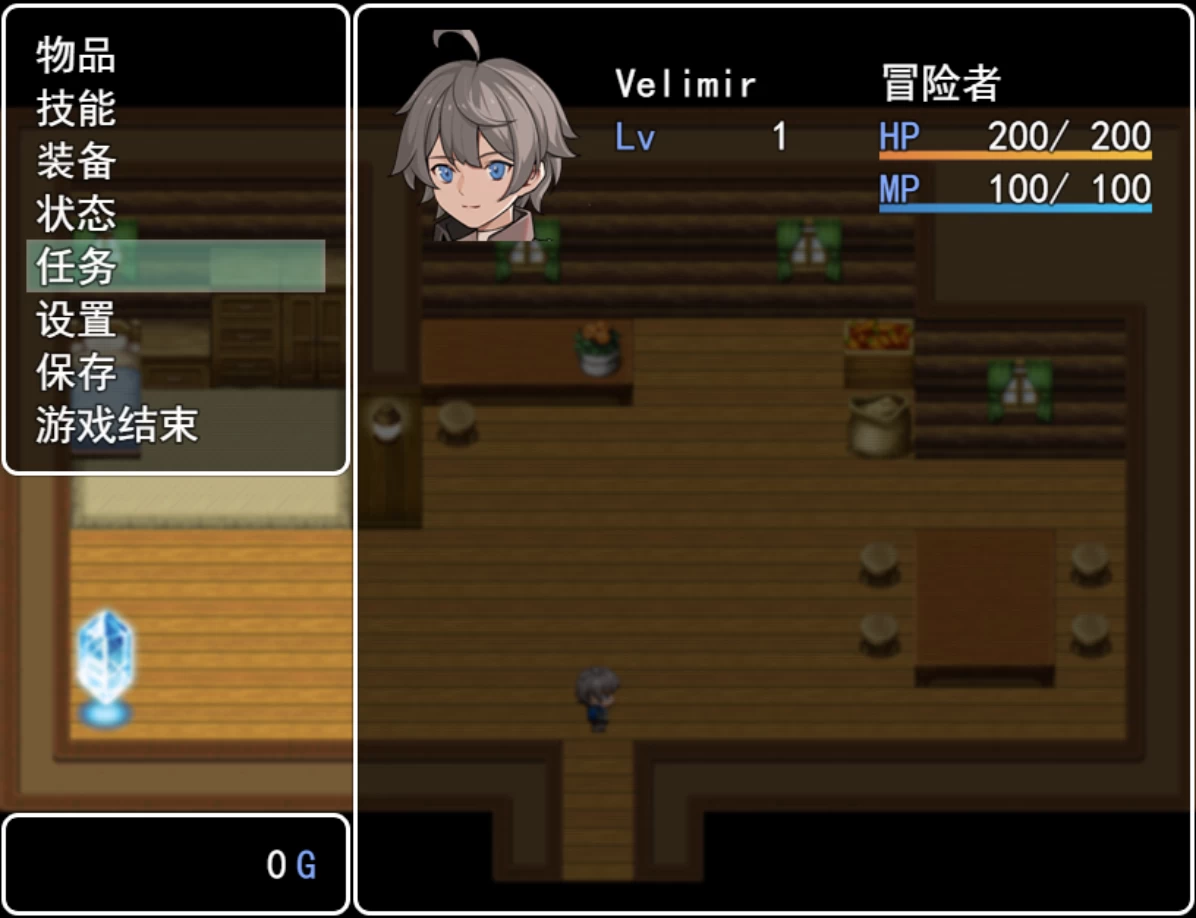Open the 物品 (Items) menu

tap(76, 55)
